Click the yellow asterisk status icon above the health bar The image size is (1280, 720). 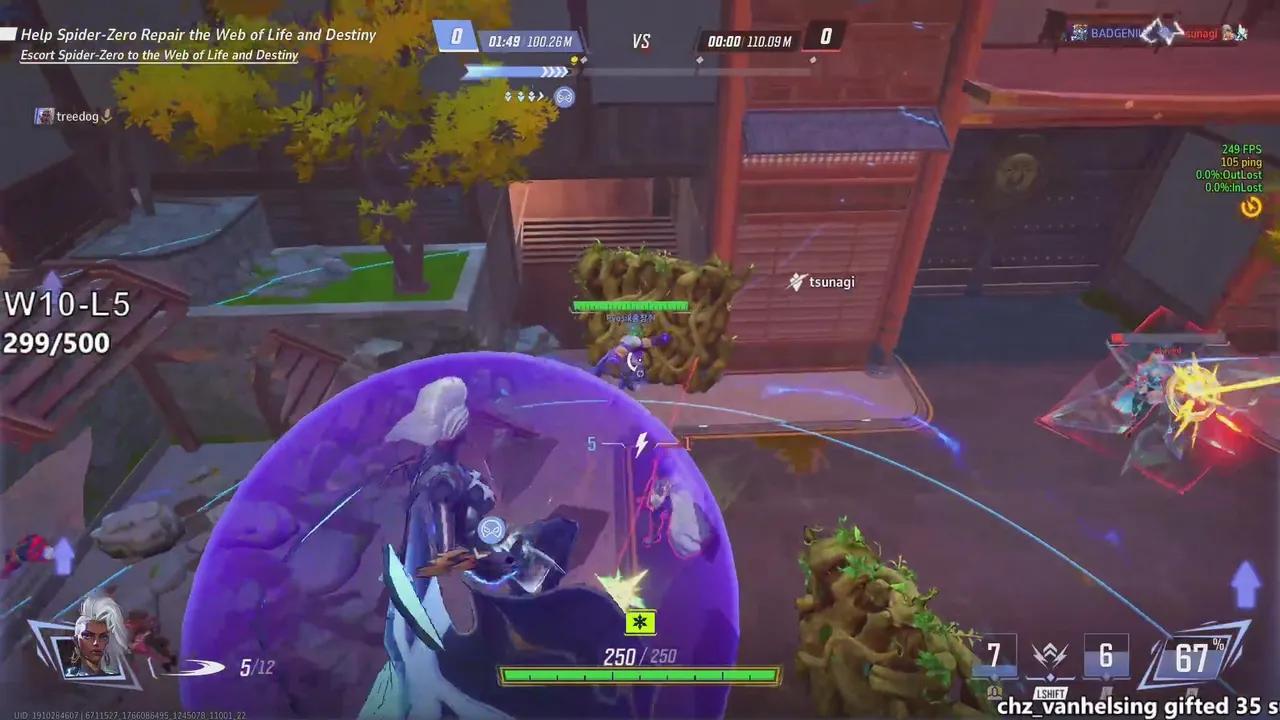pos(639,622)
